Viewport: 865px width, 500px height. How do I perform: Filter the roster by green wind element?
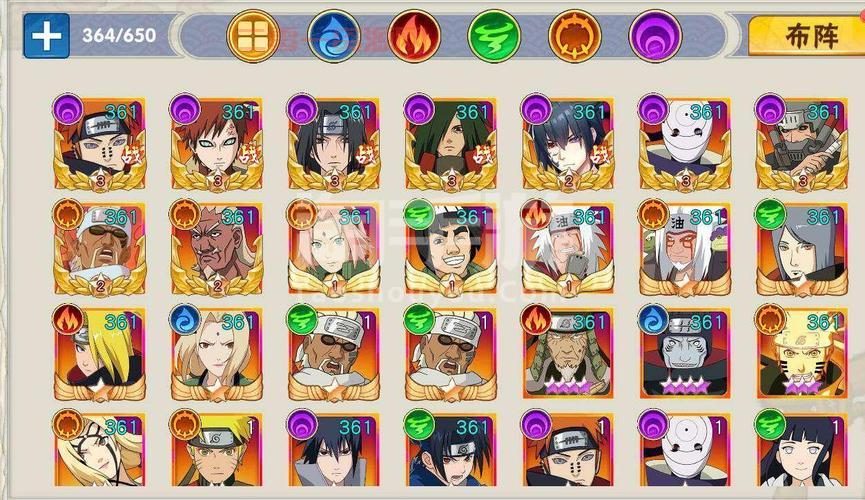490,36
